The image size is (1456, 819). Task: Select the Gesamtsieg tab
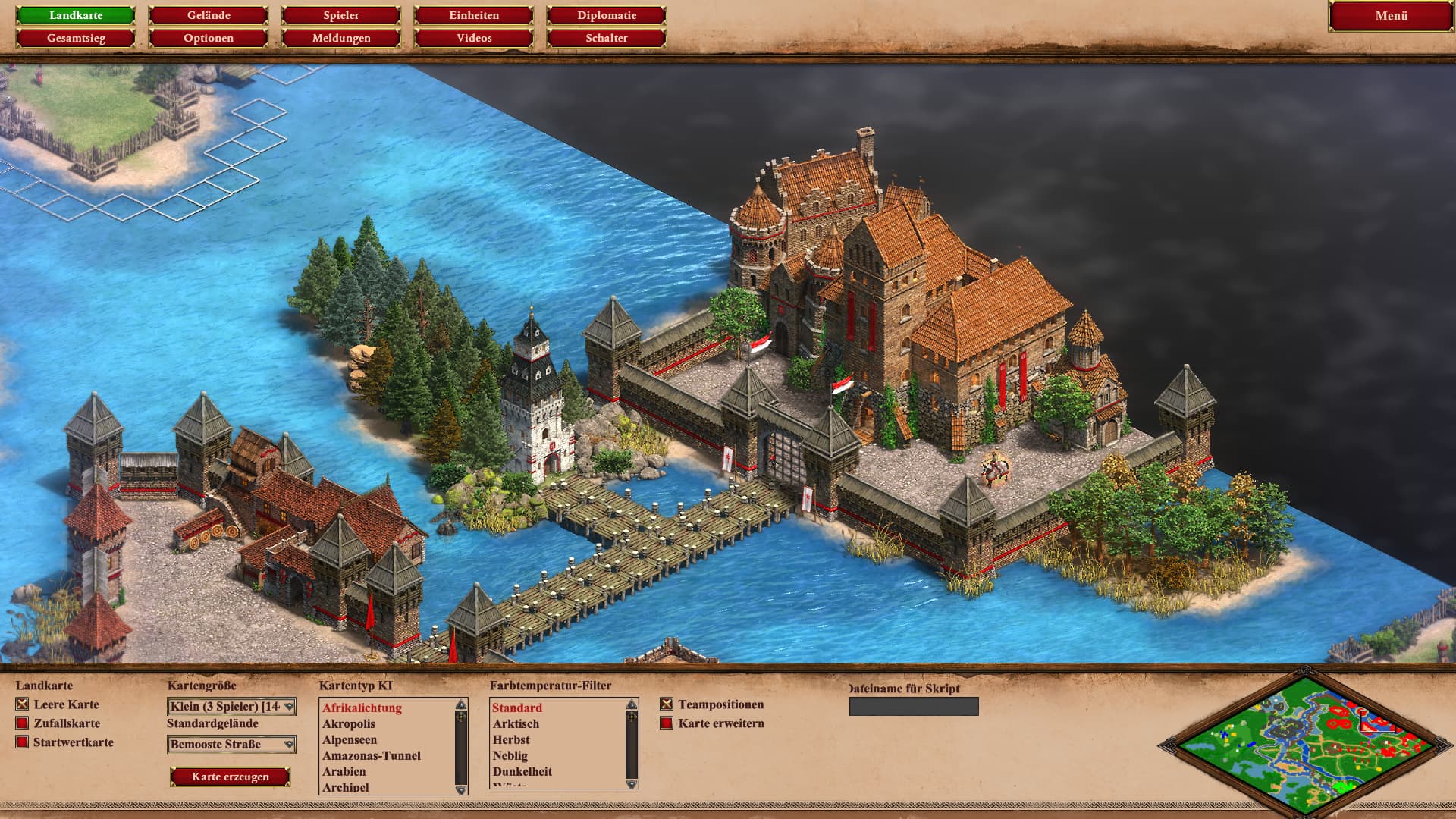pyautogui.click(x=76, y=38)
